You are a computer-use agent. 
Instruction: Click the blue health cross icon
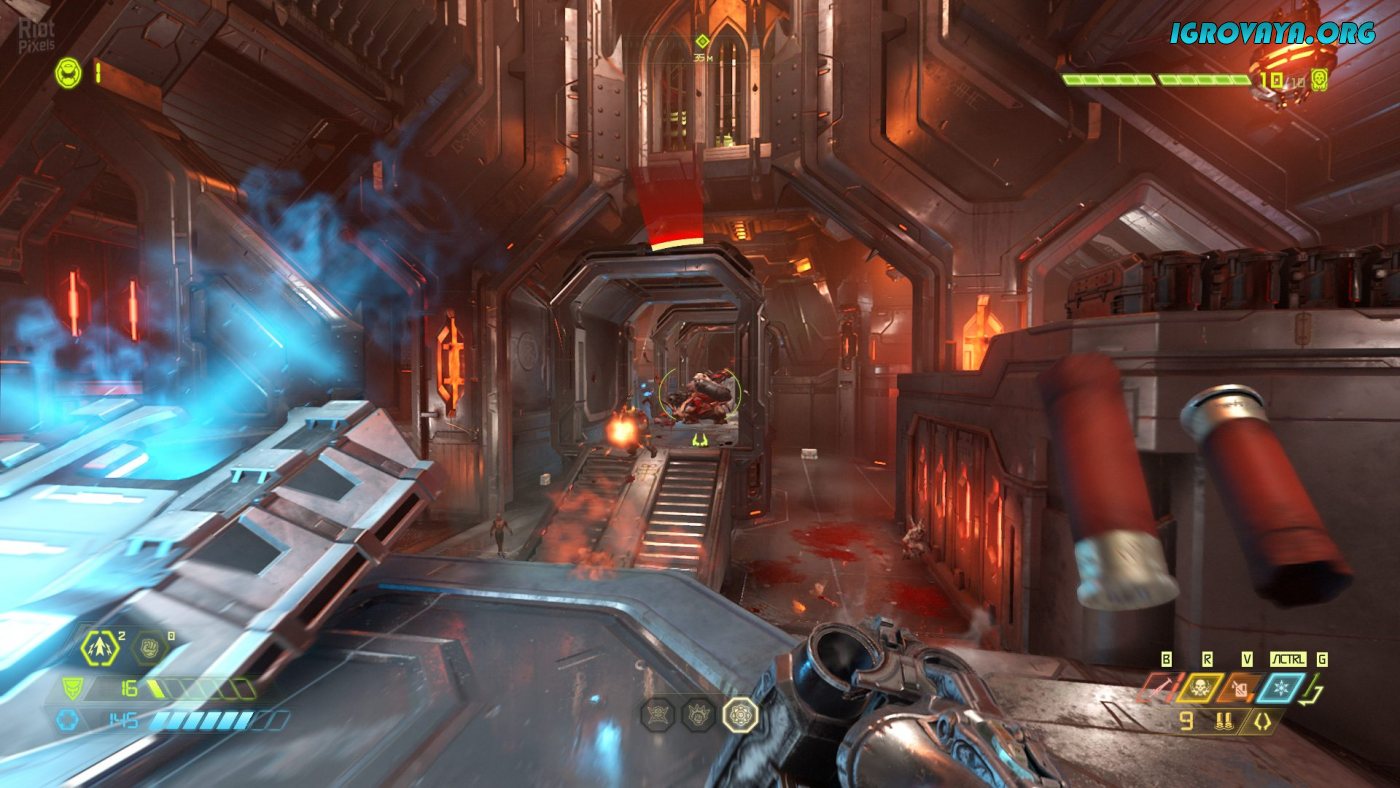(67, 720)
